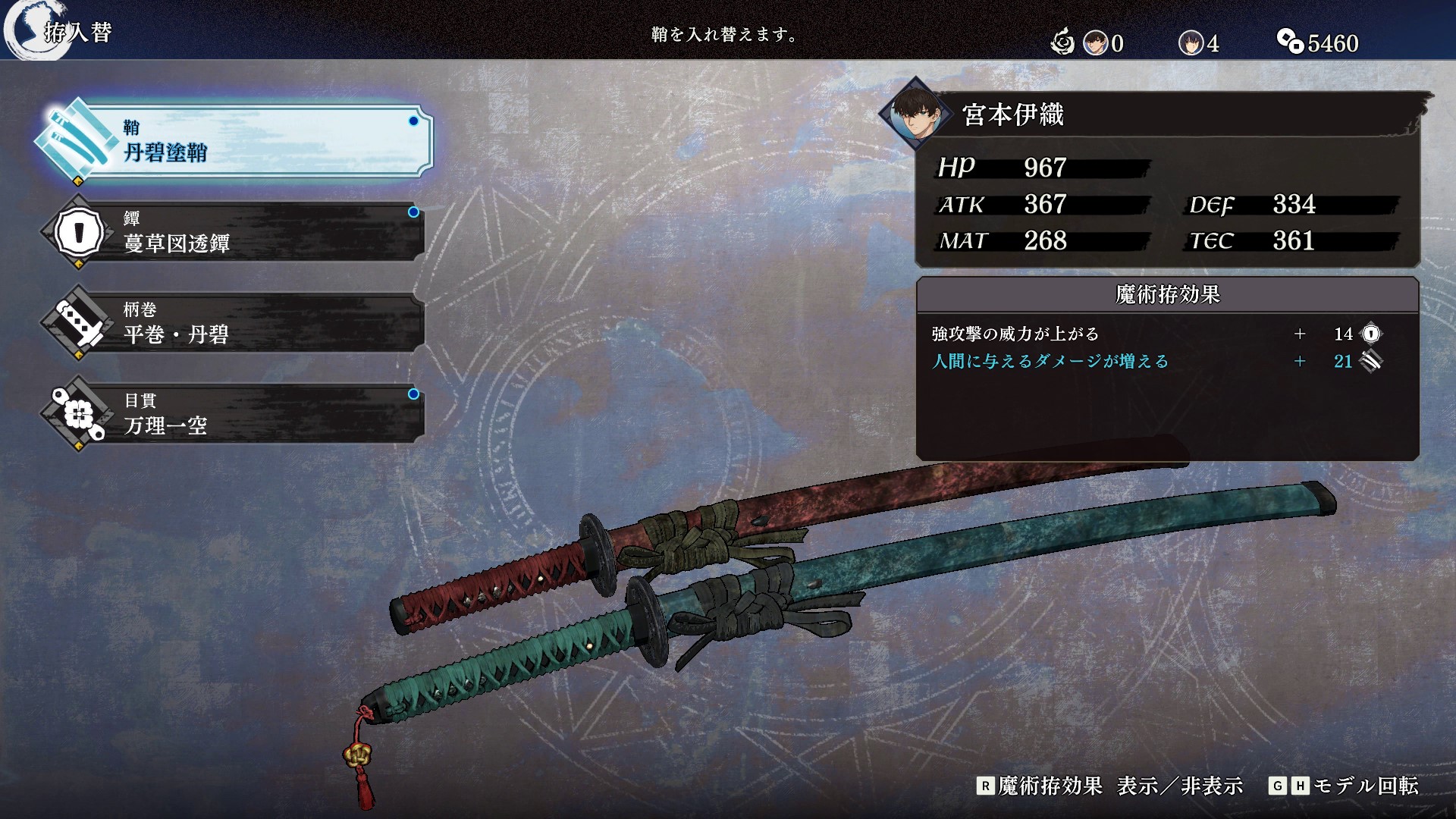The height and width of the screenshot is (819, 1456).
Task: Toggle 魔術拵効果 display on or off
Action: coord(1109,786)
